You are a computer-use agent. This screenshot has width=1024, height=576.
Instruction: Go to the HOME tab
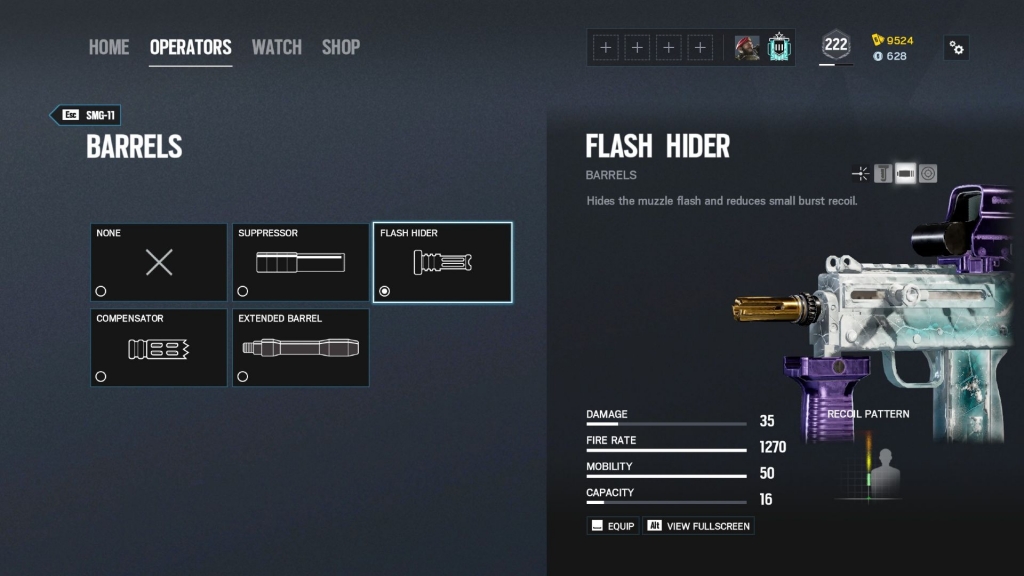[x=108, y=47]
